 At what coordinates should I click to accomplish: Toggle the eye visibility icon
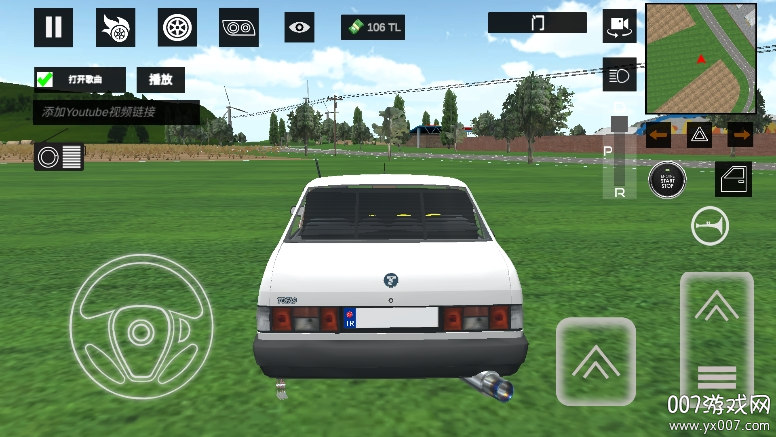click(299, 27)
